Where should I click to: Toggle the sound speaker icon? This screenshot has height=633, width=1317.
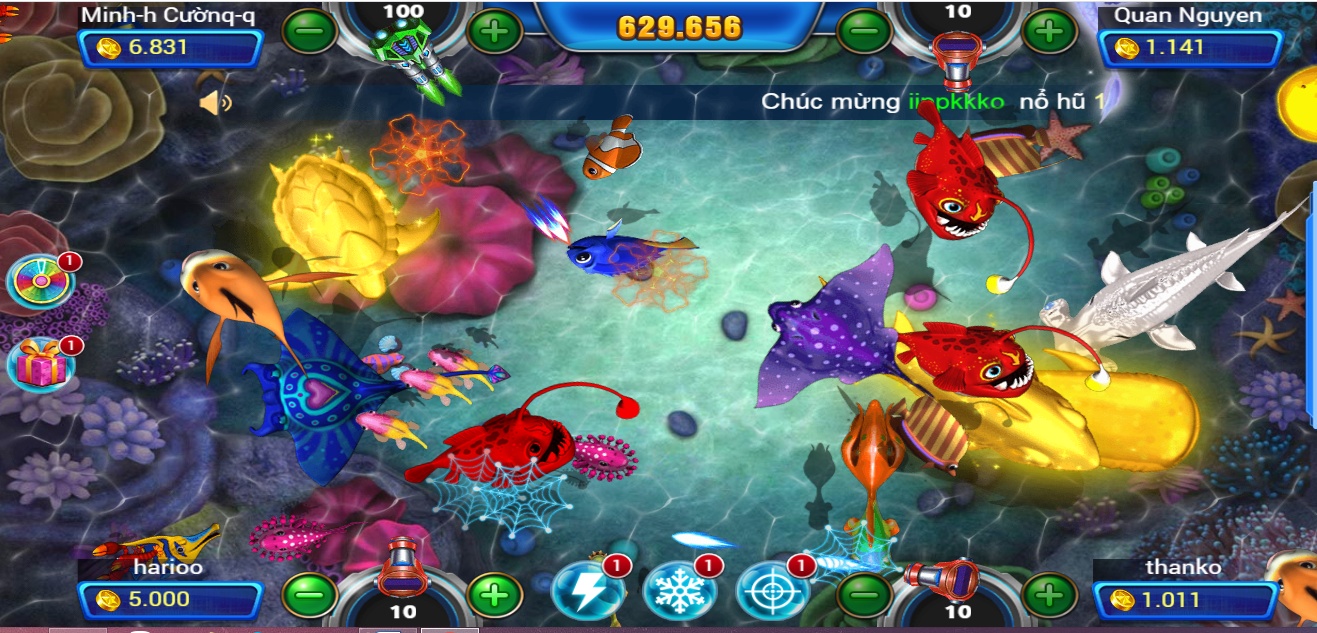[x=214, y=102]
